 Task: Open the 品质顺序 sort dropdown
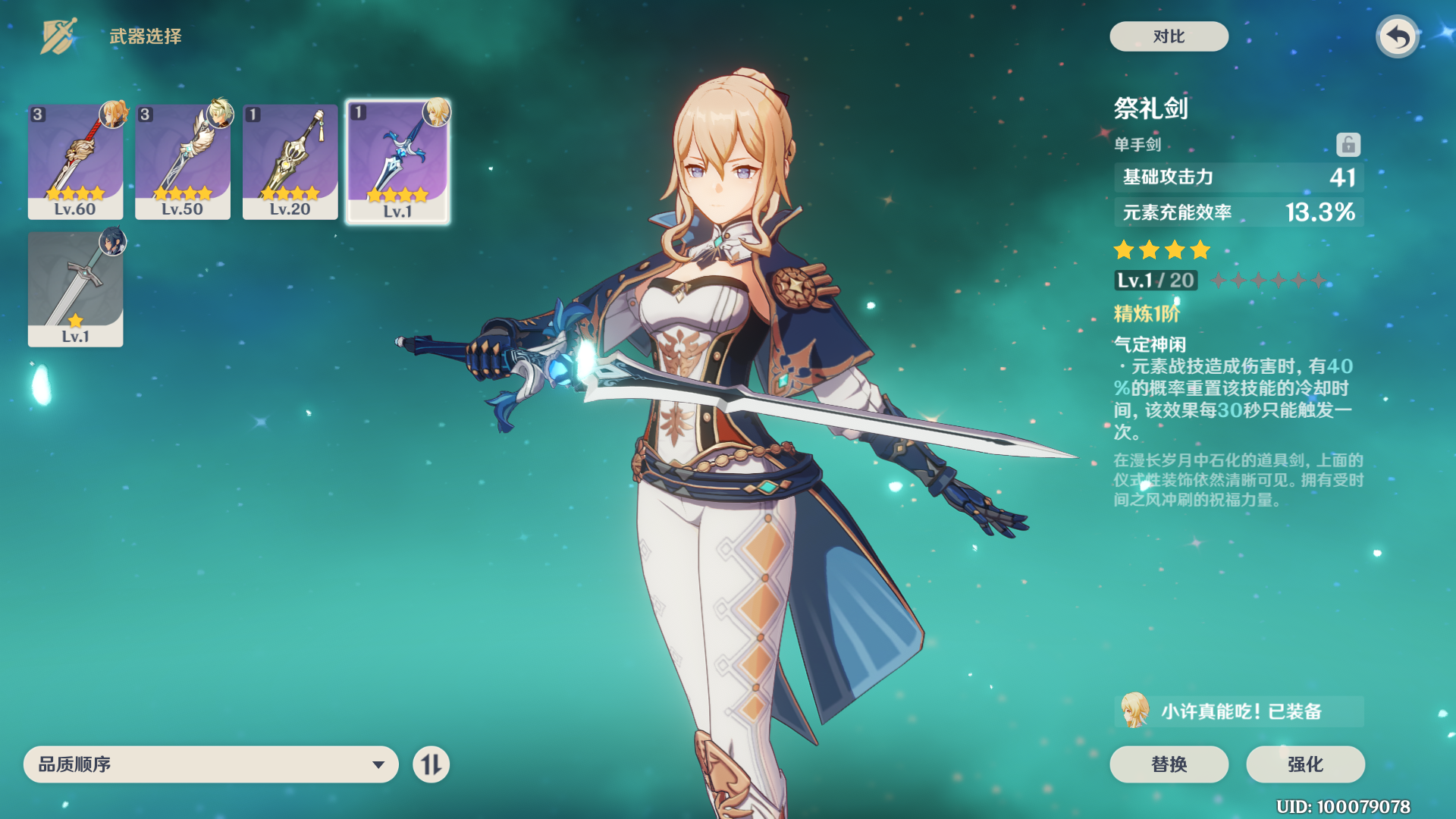point(211,764)
